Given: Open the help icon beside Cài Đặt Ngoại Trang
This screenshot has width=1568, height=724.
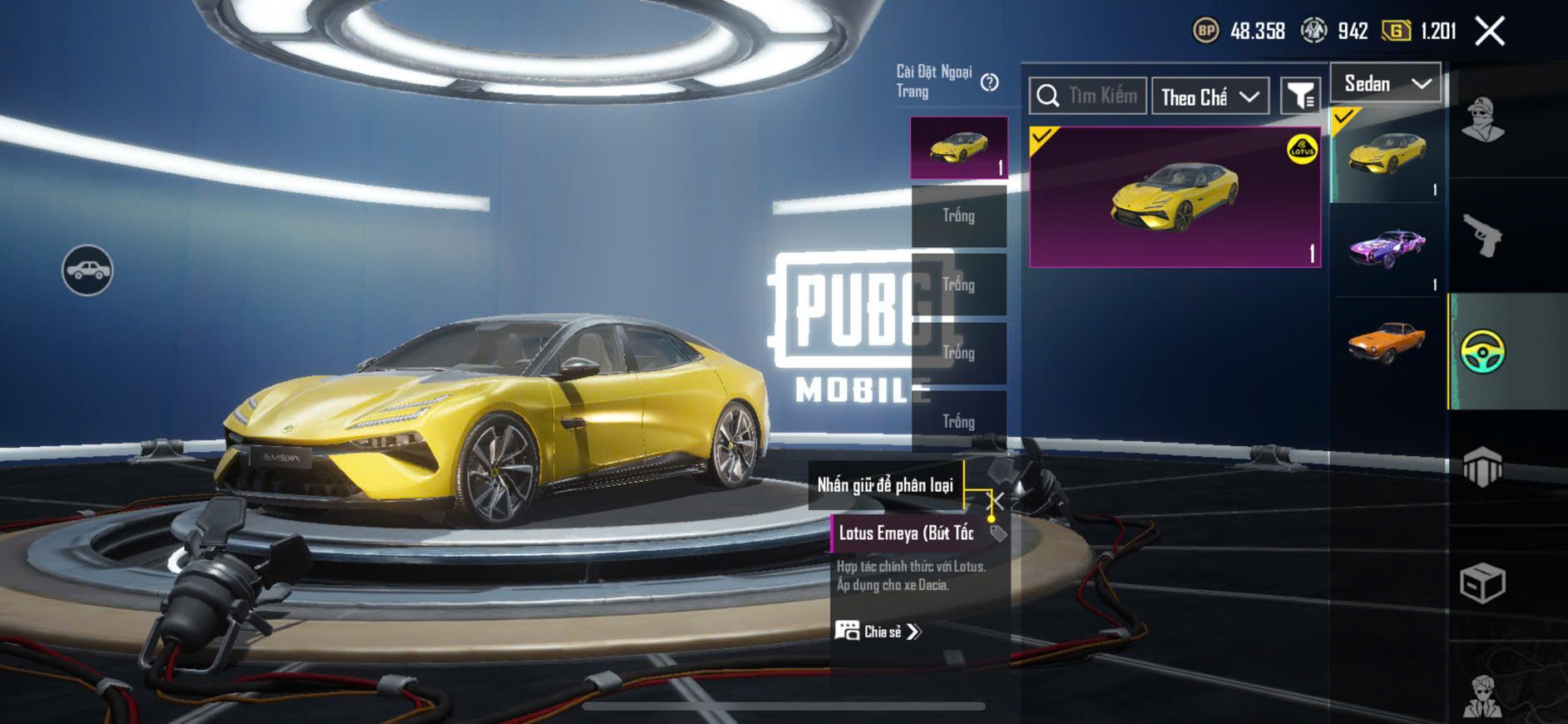Looking at the screenshot, I should [x=989, y=82].
